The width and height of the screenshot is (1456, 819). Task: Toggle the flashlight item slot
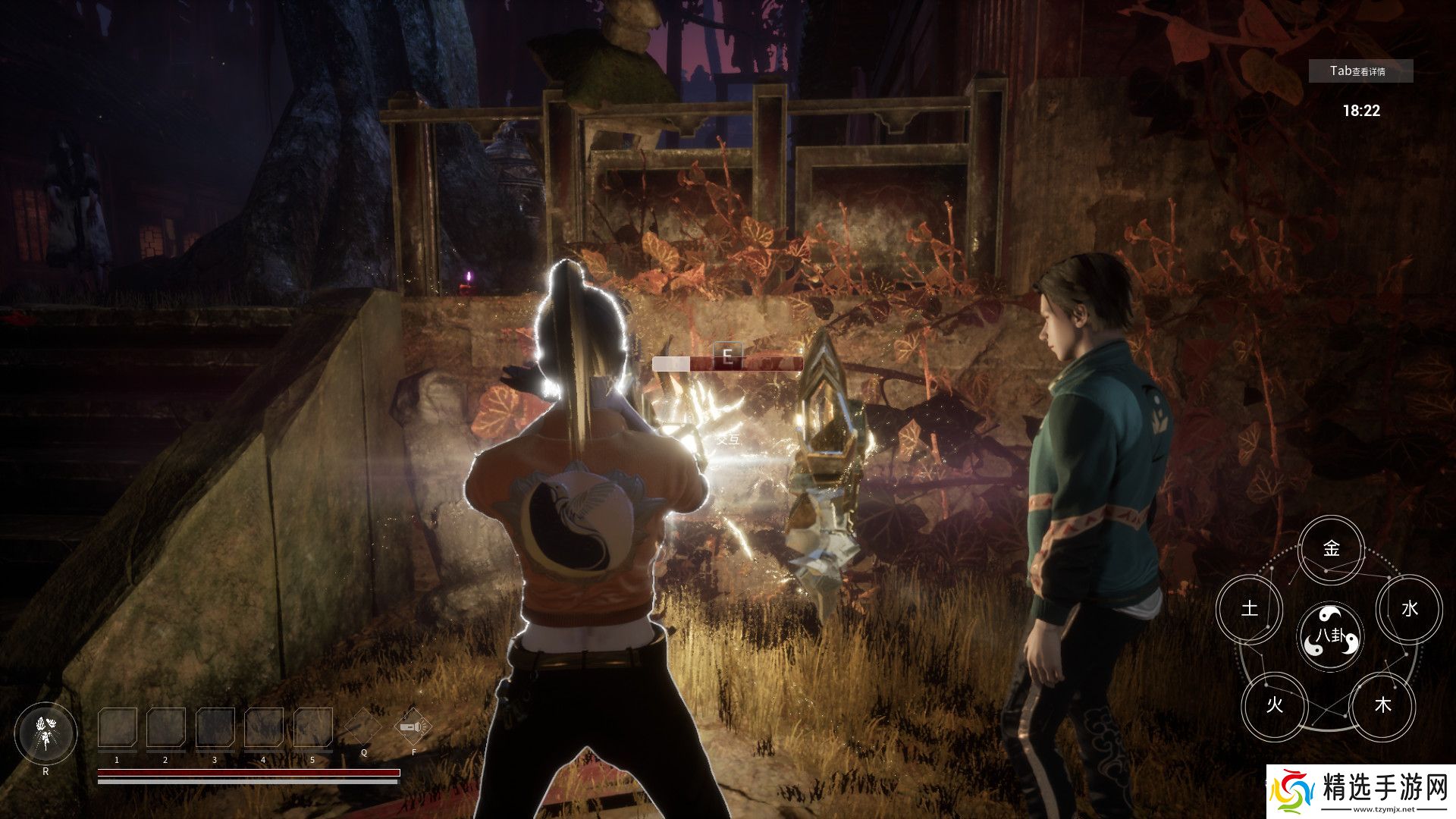414,728
